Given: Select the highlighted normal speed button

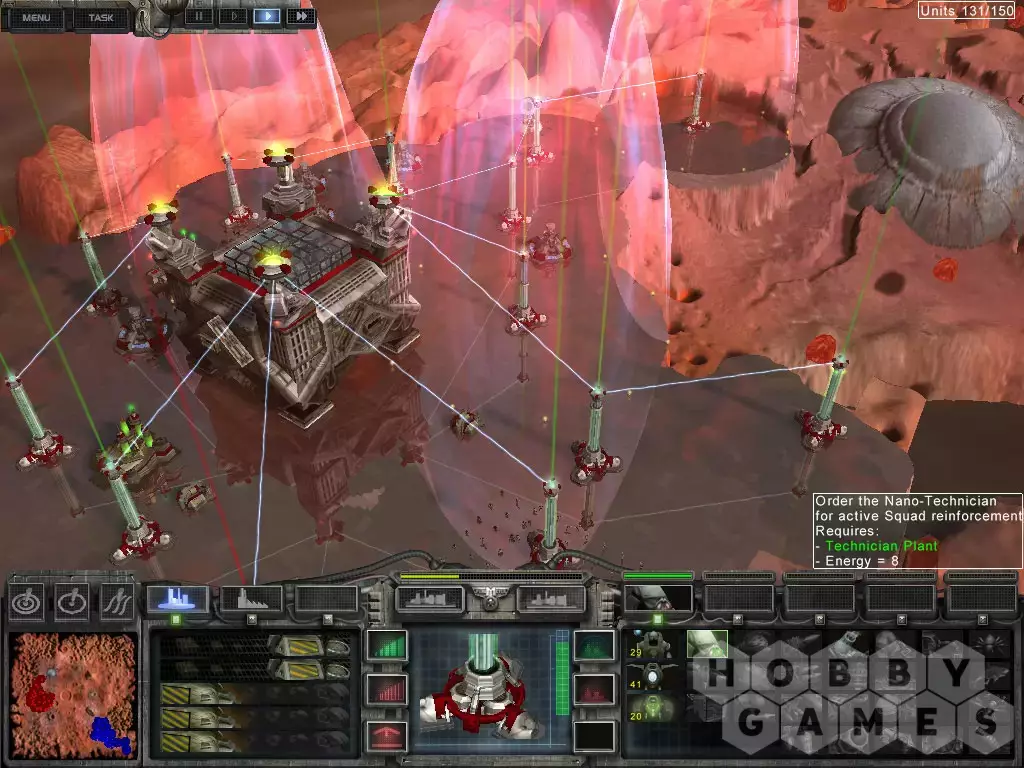Looking at the screenshot, I should 267,16.
